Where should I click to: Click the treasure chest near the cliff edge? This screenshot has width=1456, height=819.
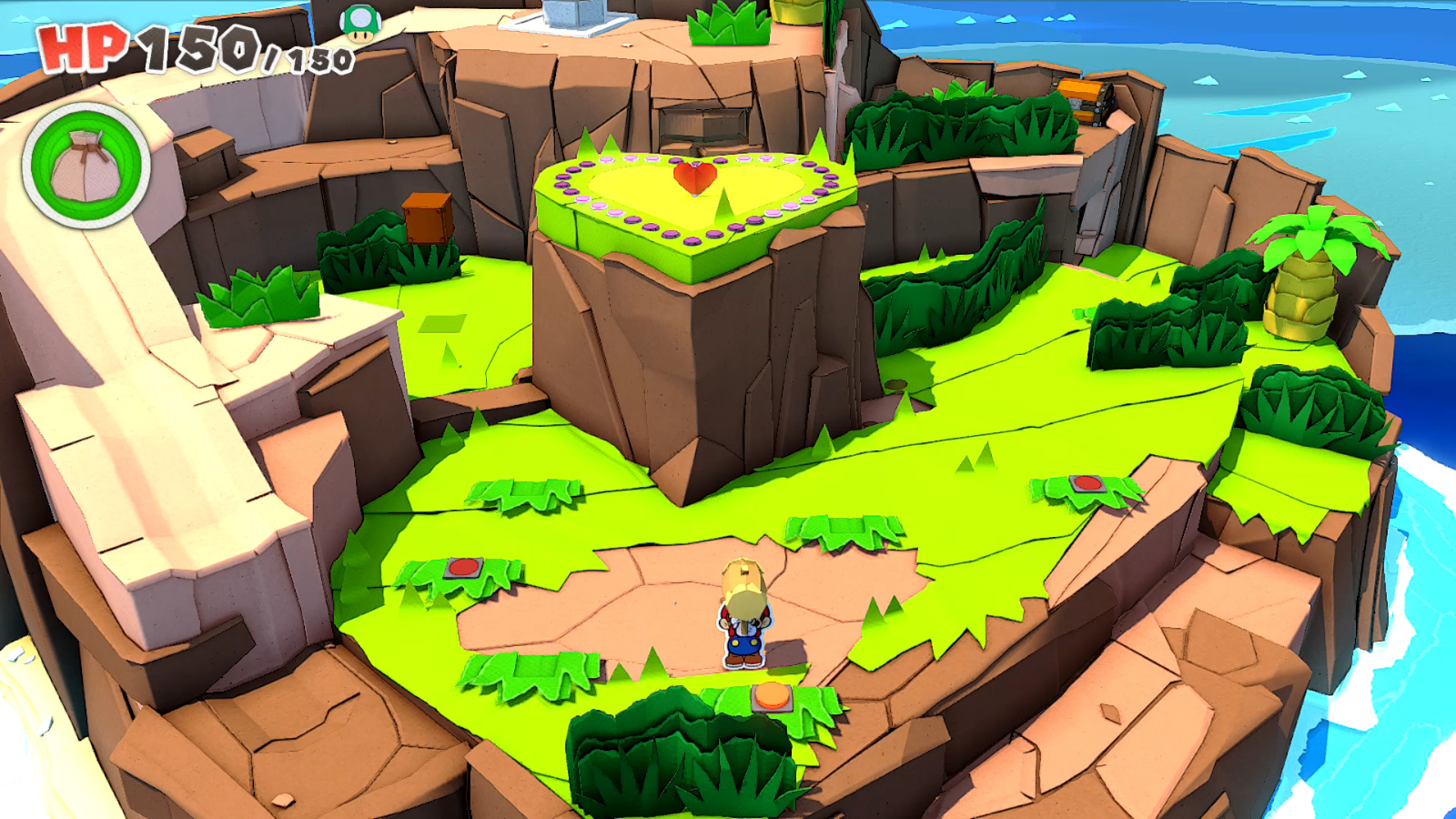(x=1086, y=100)
